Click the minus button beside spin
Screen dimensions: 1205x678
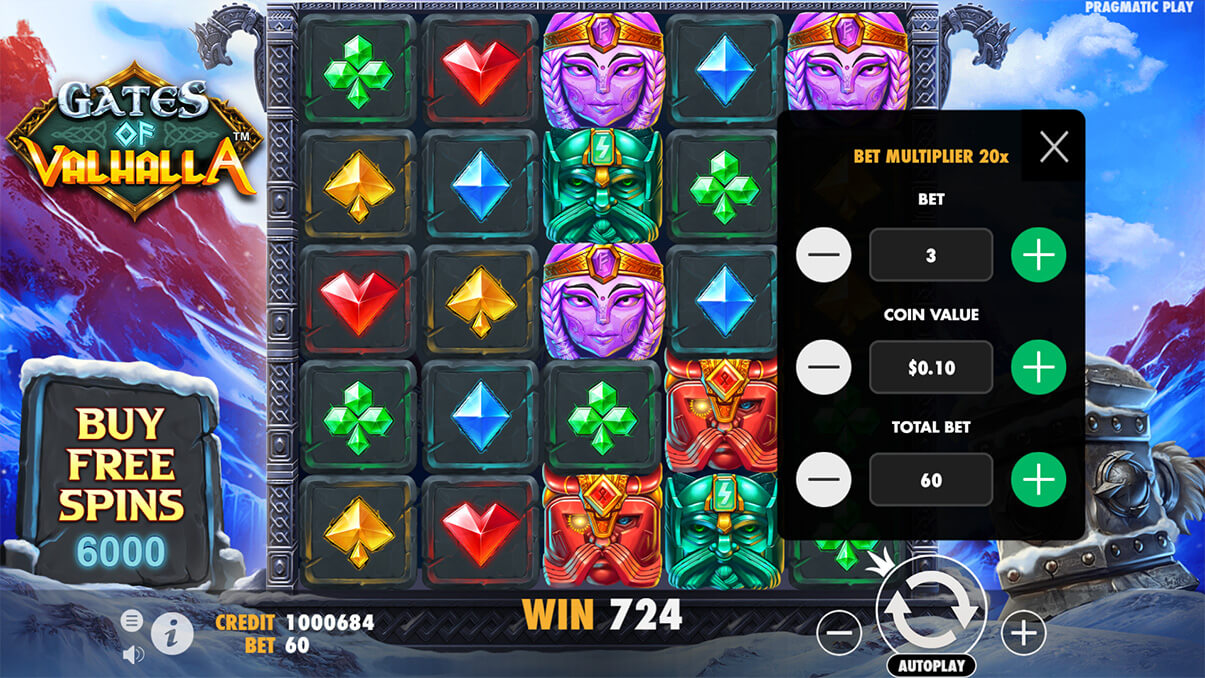tap(839, 632)
